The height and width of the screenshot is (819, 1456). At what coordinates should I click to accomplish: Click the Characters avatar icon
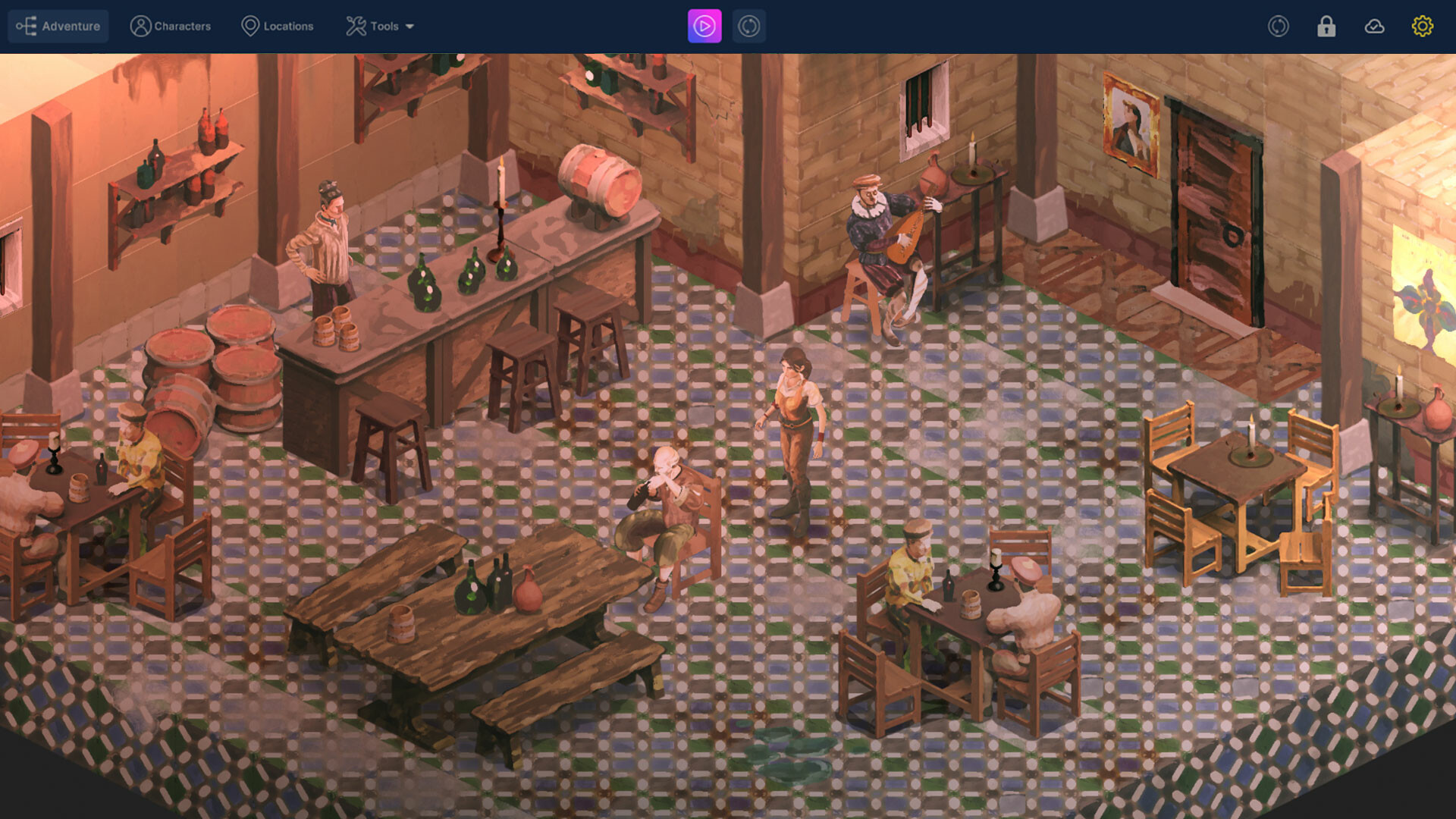coord(140,26)
